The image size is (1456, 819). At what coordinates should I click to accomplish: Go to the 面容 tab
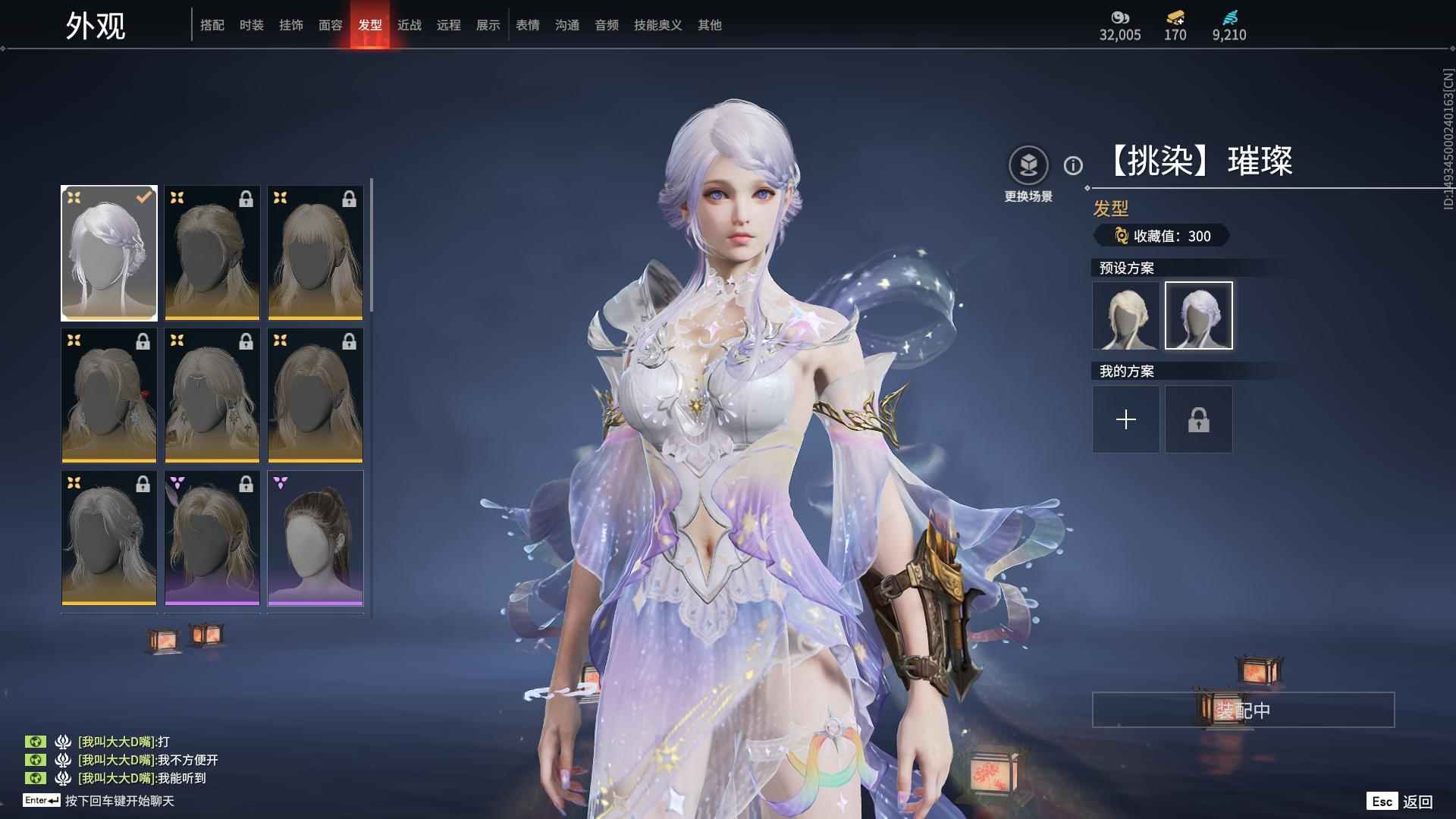pos(330,25)
